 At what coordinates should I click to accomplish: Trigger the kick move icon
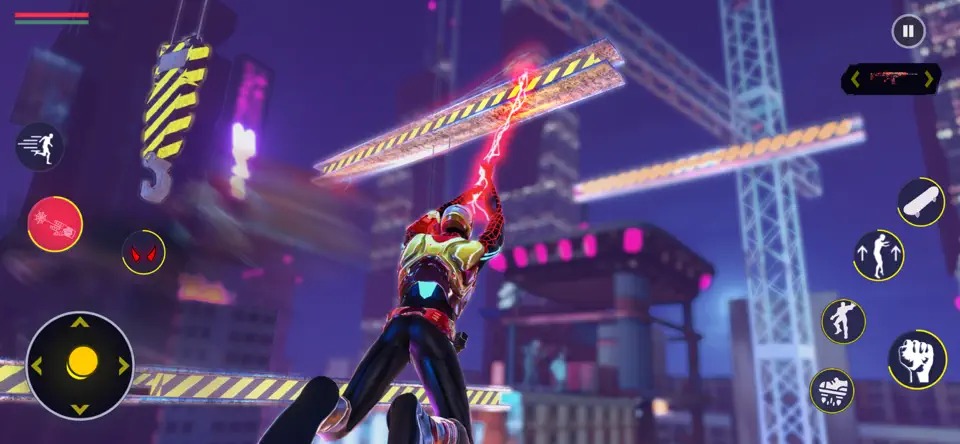pyautogui.click(x=843, y=322)
